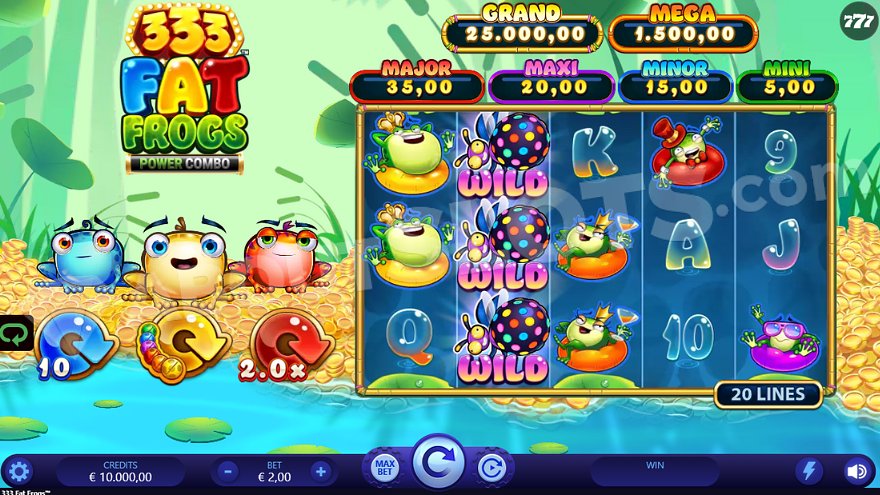The width and height of the screenshot is (880, 495).
Task: Start autoplay with the small circular arrow button
Action: click(491, 467)
